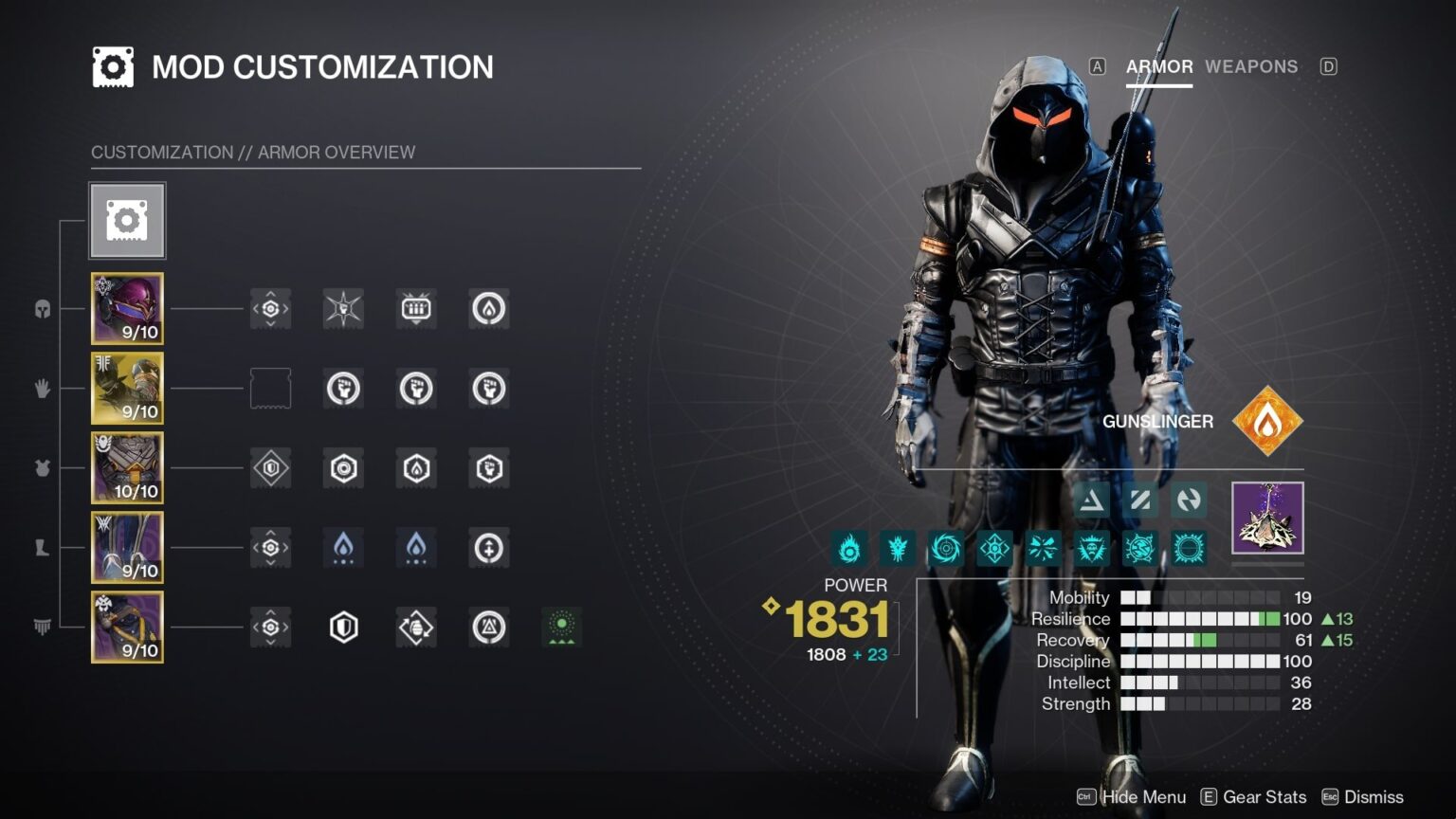Open the 10/10 chest armor piece
The image size is (1456, 819).
[127, 467]
